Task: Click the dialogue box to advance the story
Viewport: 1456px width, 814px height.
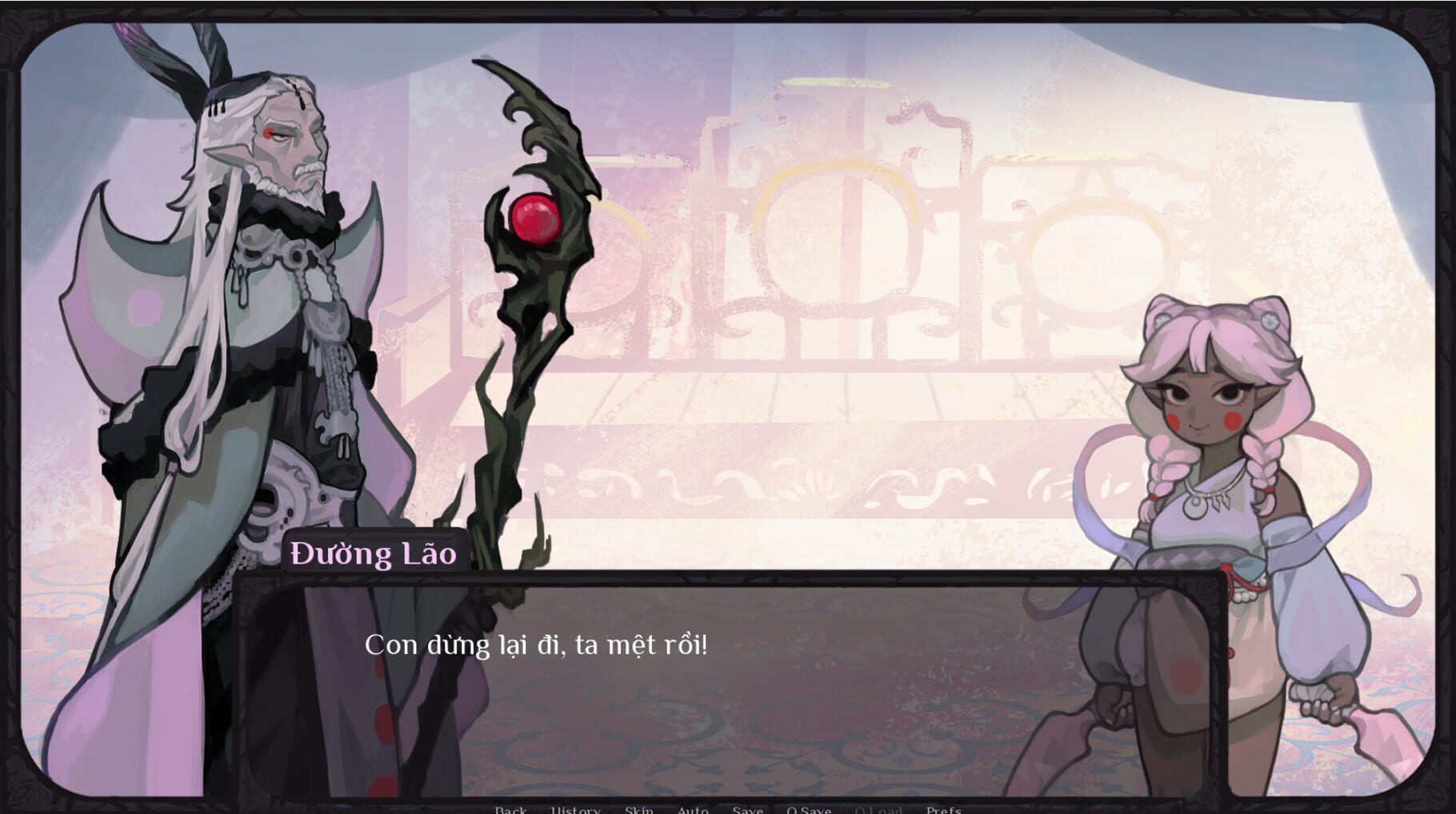Action: click(720, 696)
